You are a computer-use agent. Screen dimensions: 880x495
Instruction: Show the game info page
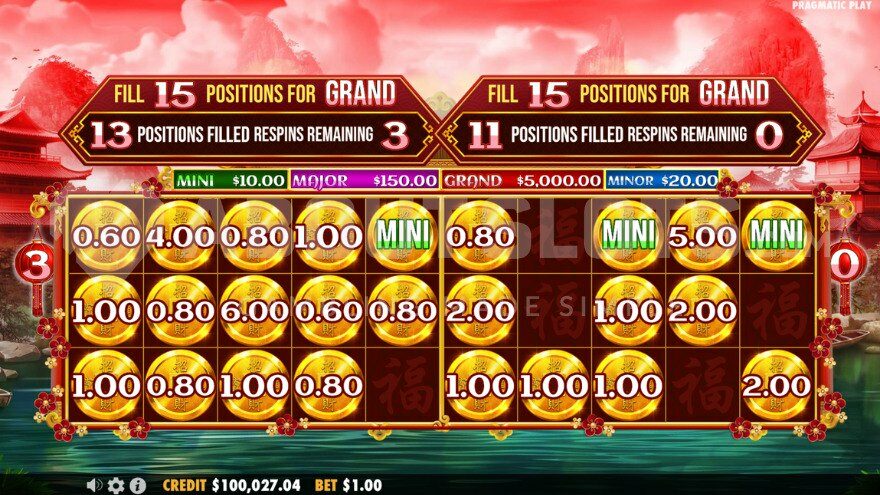click(x=138, y=485)
